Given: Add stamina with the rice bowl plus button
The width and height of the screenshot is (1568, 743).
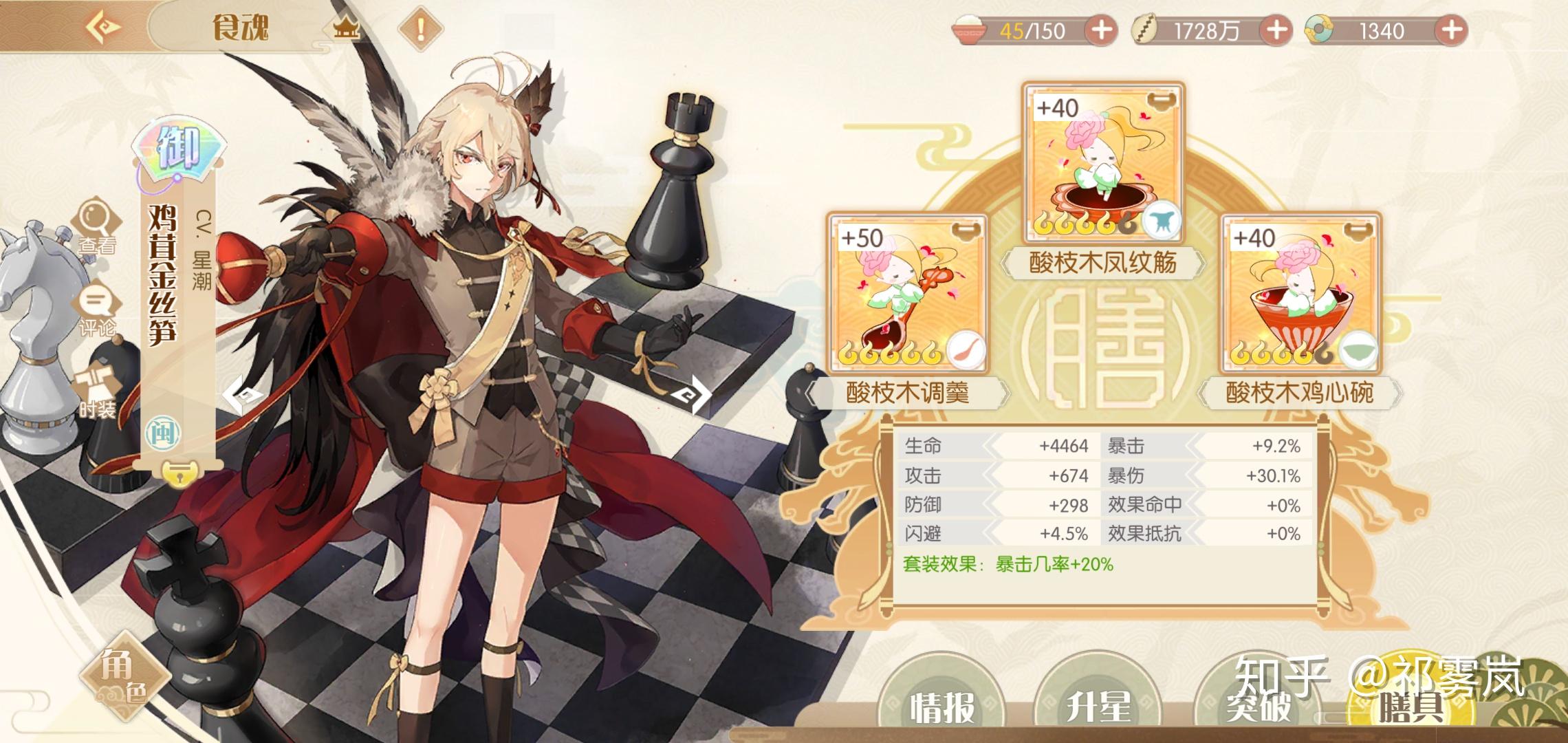Looking at the screenshot, I should [1100, 30].
